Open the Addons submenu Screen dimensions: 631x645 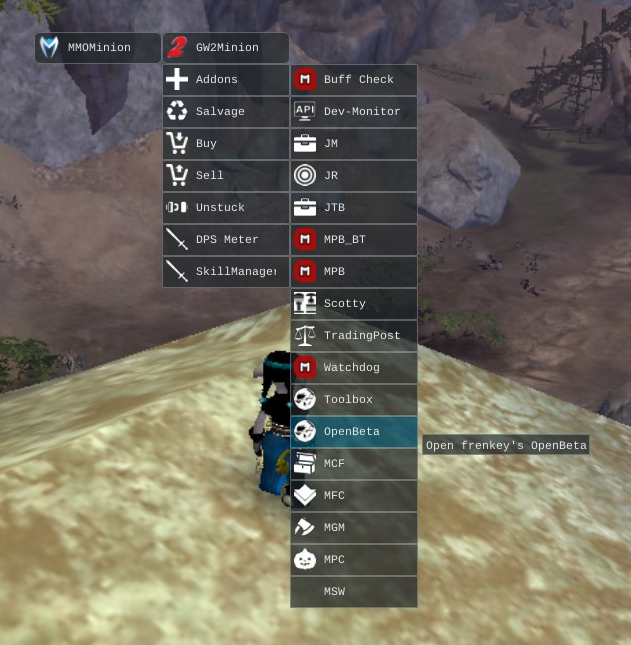coord(226,80)
